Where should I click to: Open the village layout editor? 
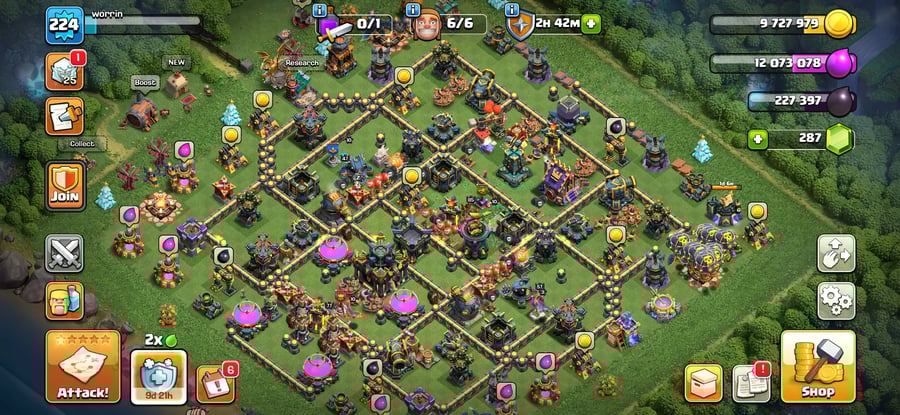tap(835, 253)
